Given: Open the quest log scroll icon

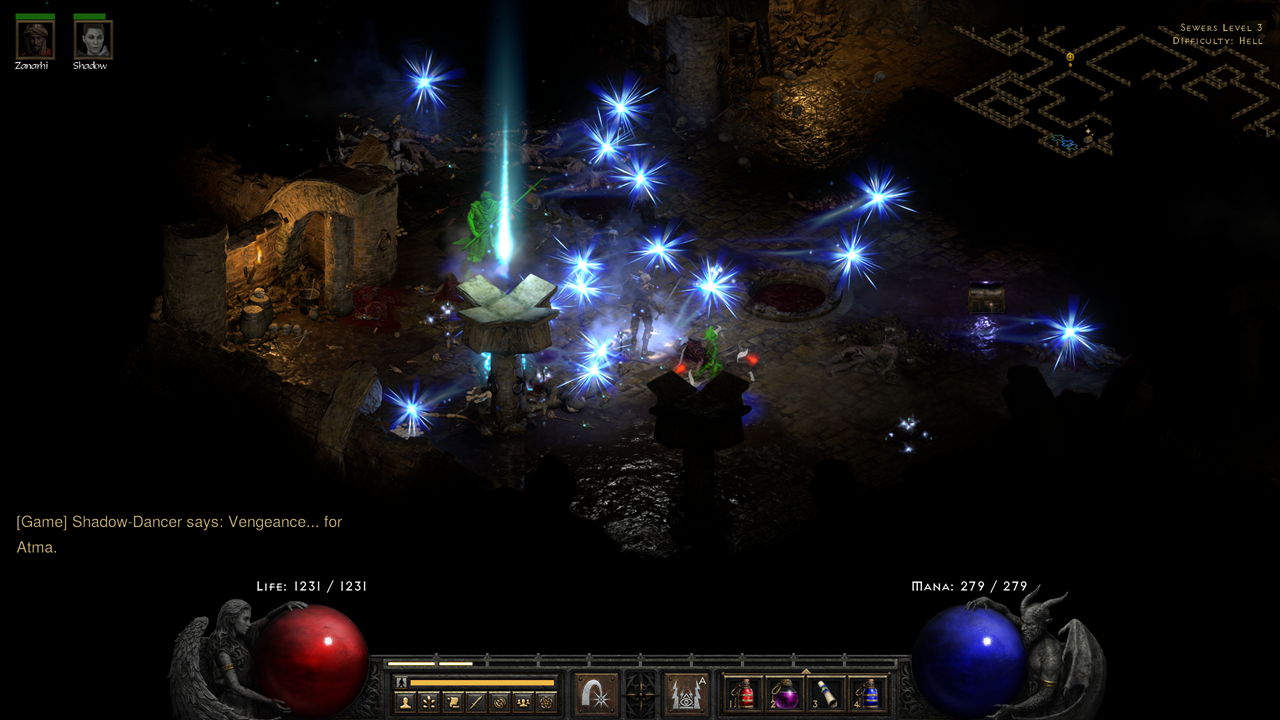Looking at the screenshot, I should (x=451, y=703).
